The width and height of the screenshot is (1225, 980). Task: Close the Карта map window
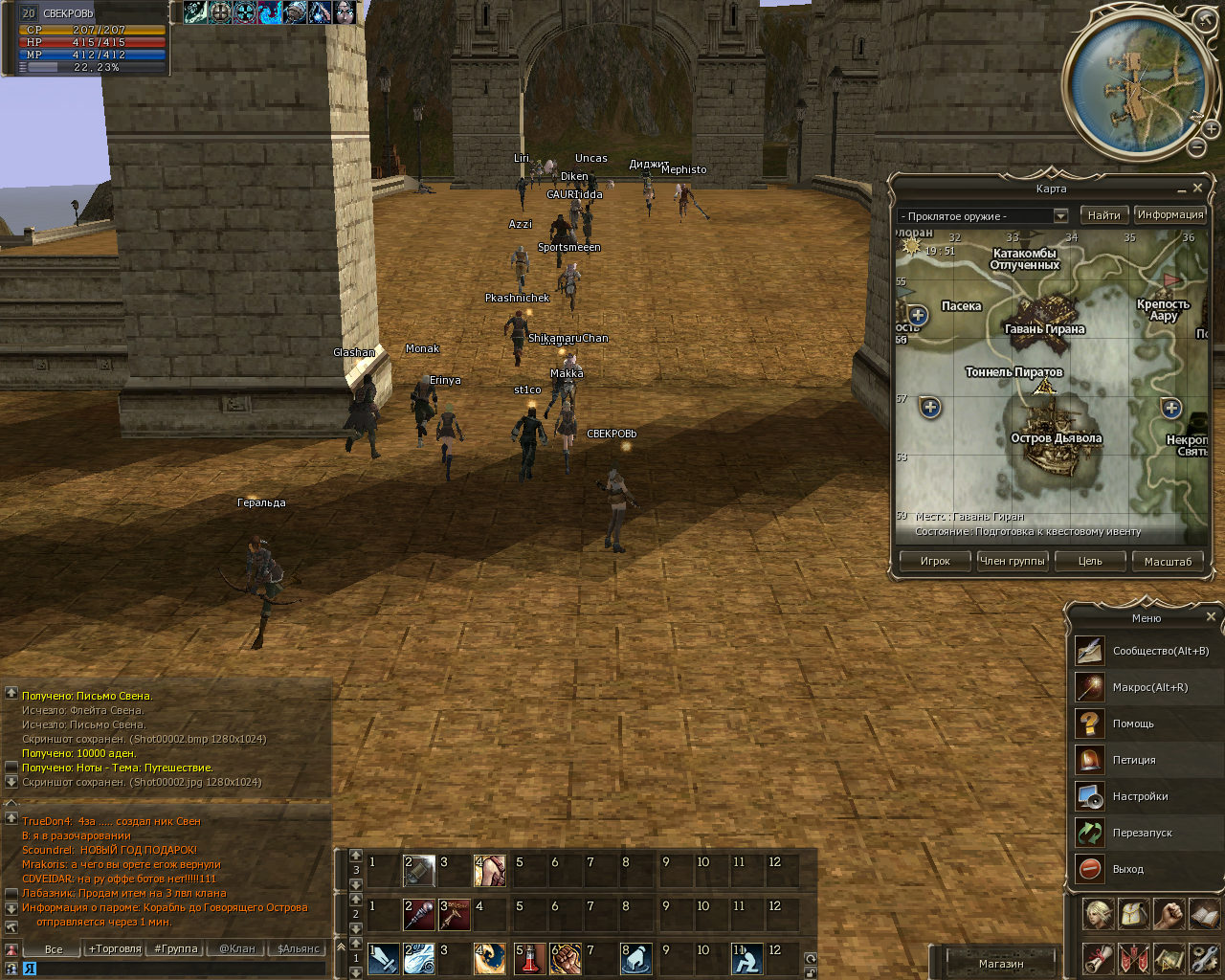click(1197, 189)
